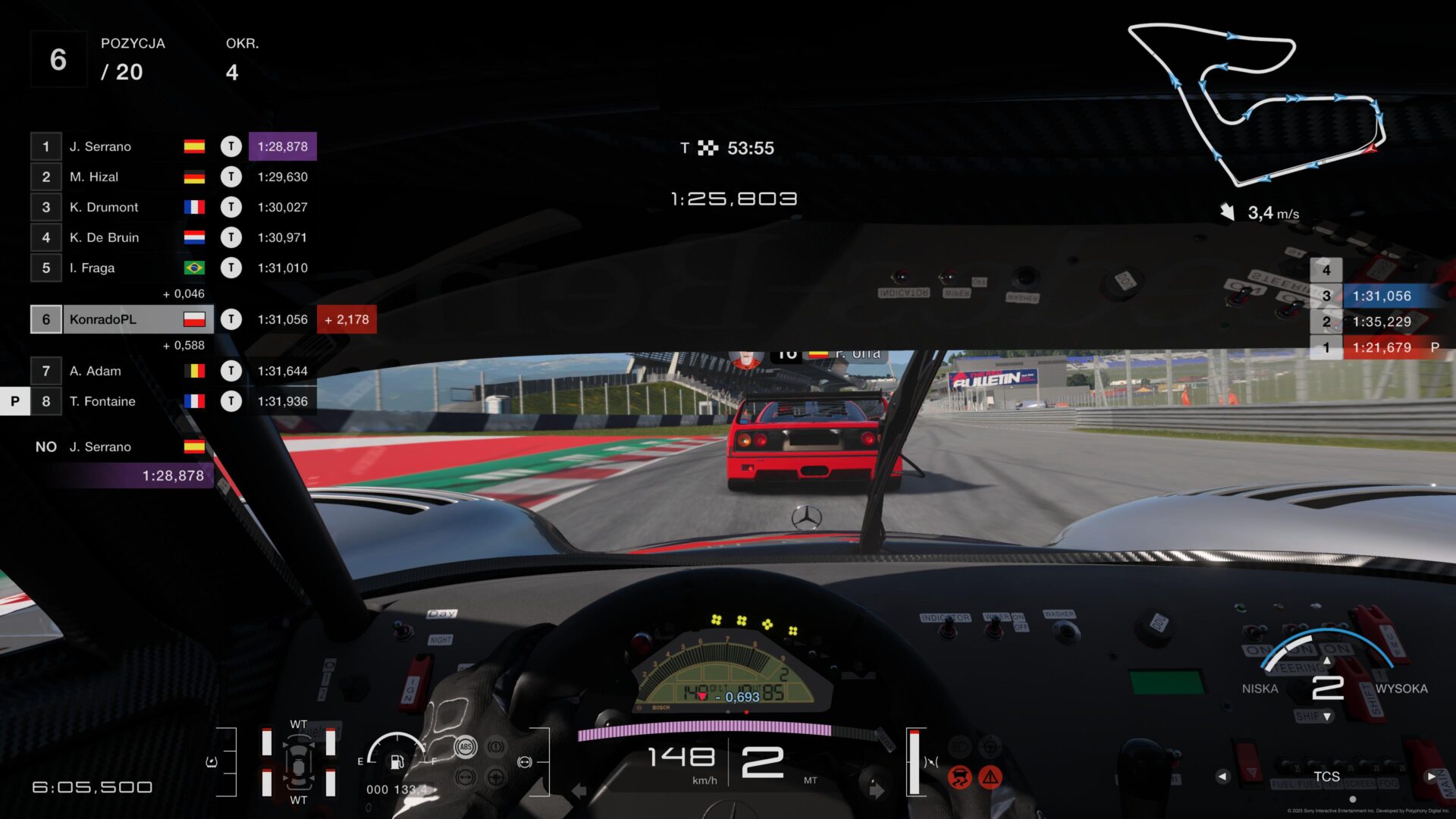Image resolution: width=1456 pixels, height=819 pixels.
Task: Click the tyre wear car diagram
Action: coord(299,762)
